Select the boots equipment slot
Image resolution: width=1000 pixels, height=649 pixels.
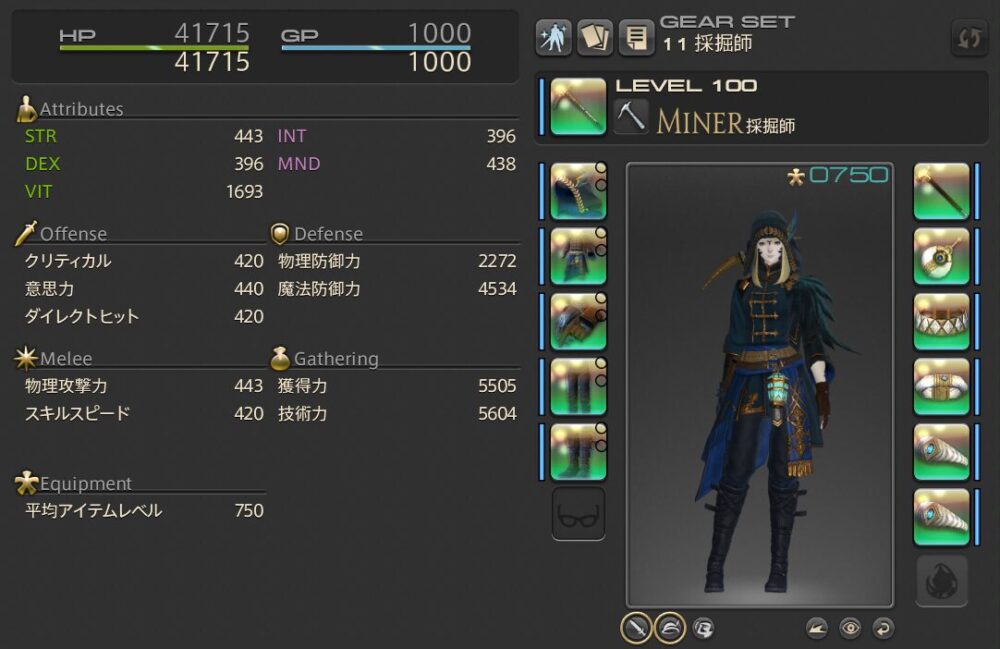coord(578,451)
